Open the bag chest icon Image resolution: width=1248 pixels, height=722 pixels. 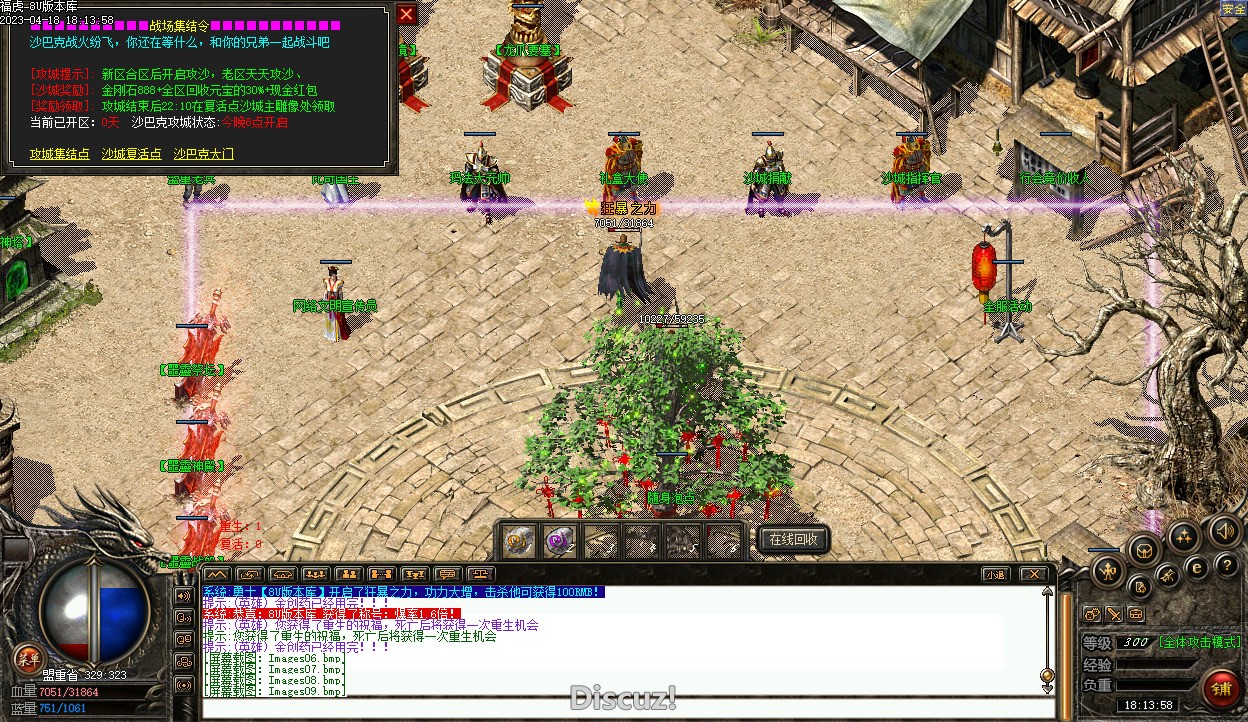point(1143,548)
